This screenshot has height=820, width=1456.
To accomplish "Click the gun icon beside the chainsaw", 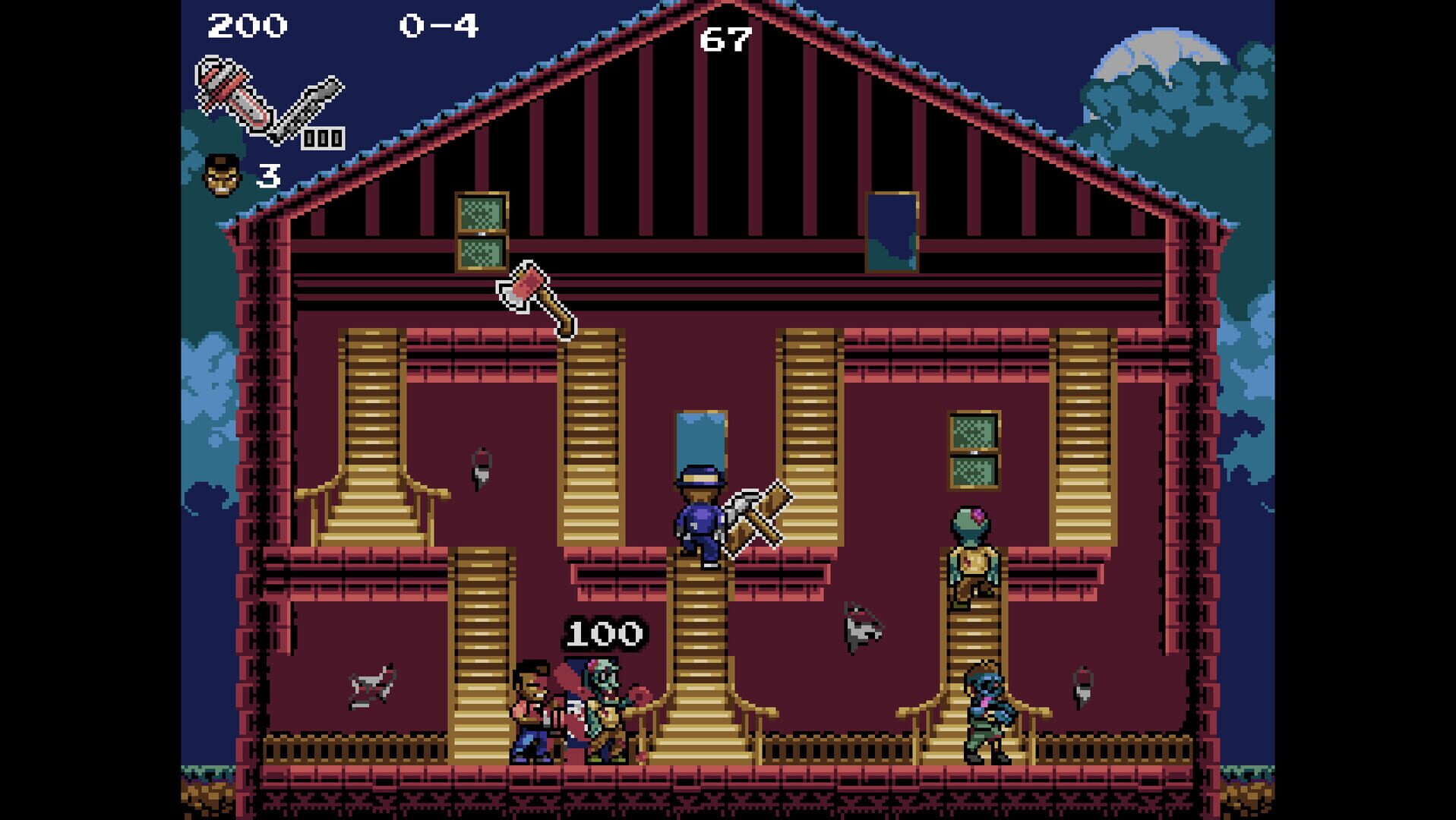I will tap(315, 99).
